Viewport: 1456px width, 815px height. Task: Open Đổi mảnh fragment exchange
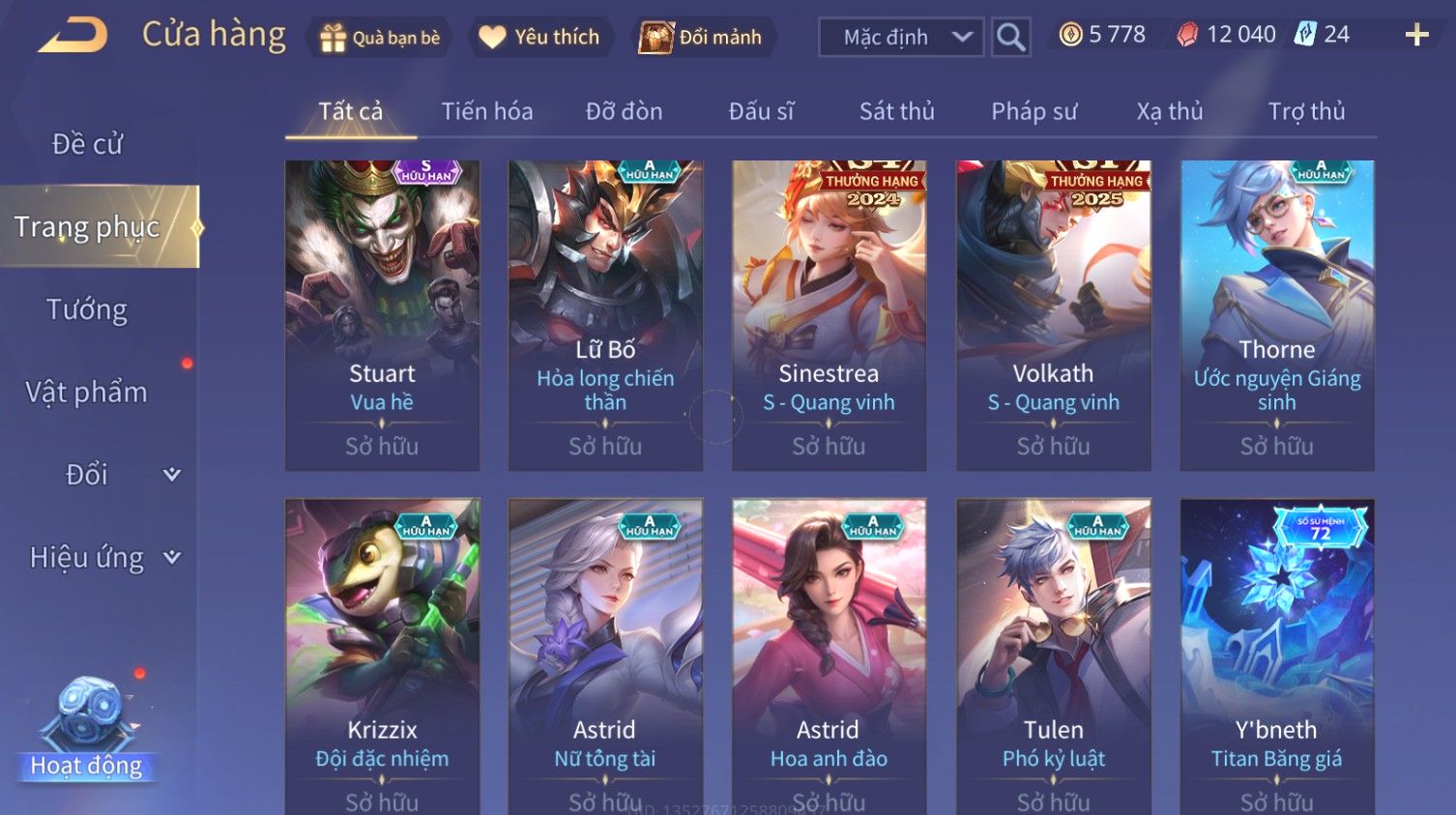point(702,38)
